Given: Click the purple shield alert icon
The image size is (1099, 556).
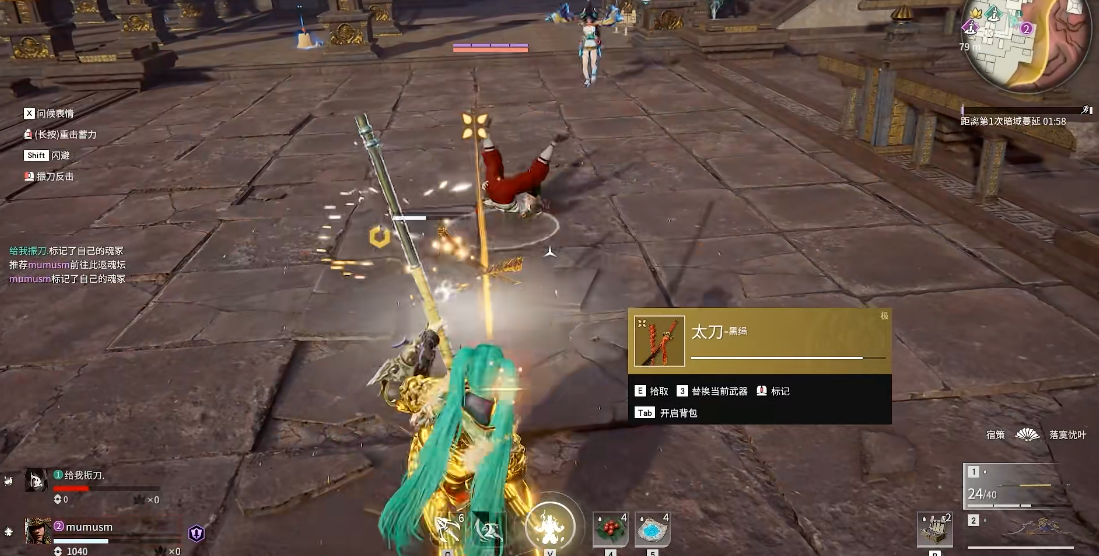Looking at the screenshot, I should [196, 534].
